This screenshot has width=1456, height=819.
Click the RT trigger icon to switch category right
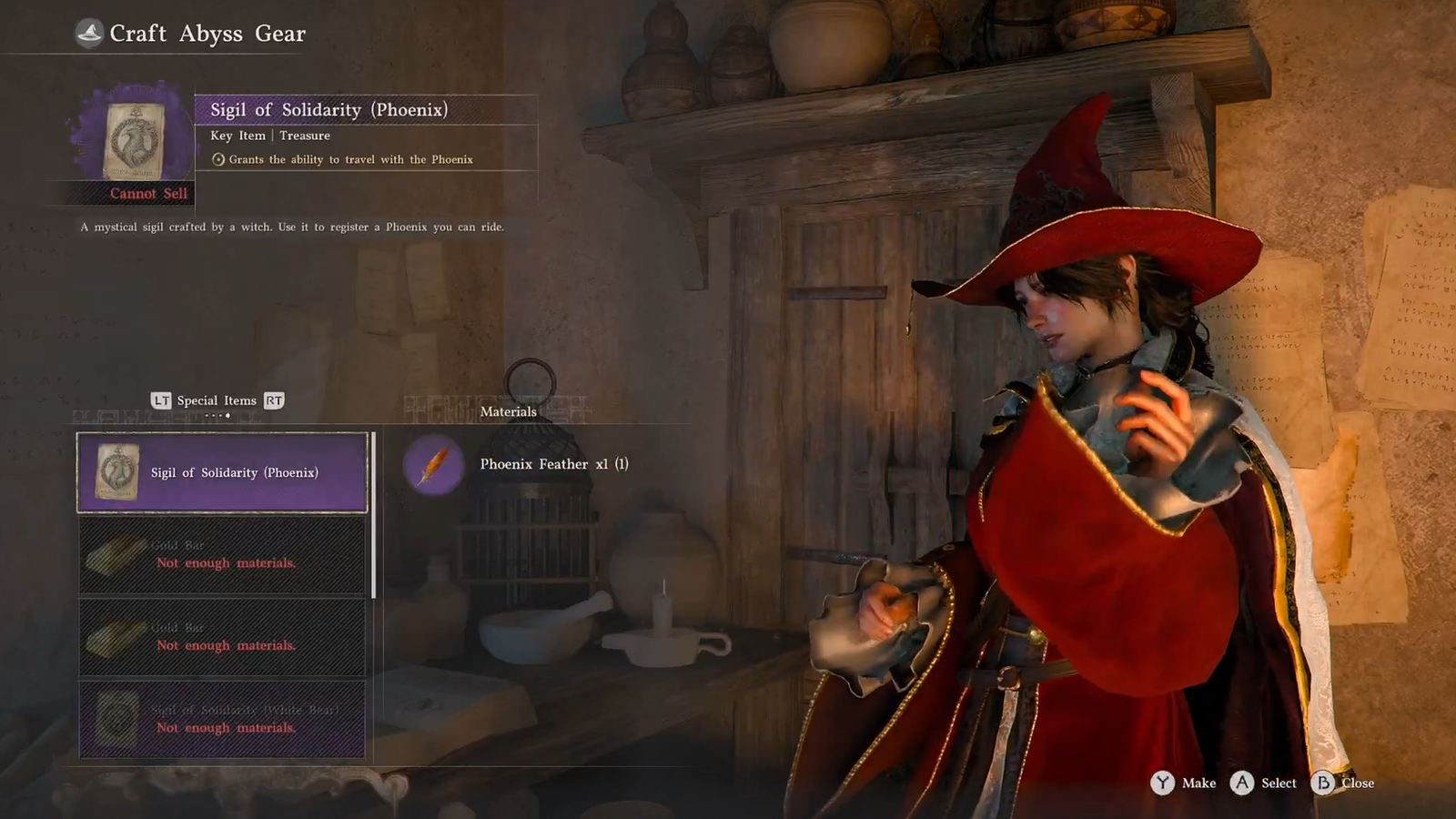275,400
